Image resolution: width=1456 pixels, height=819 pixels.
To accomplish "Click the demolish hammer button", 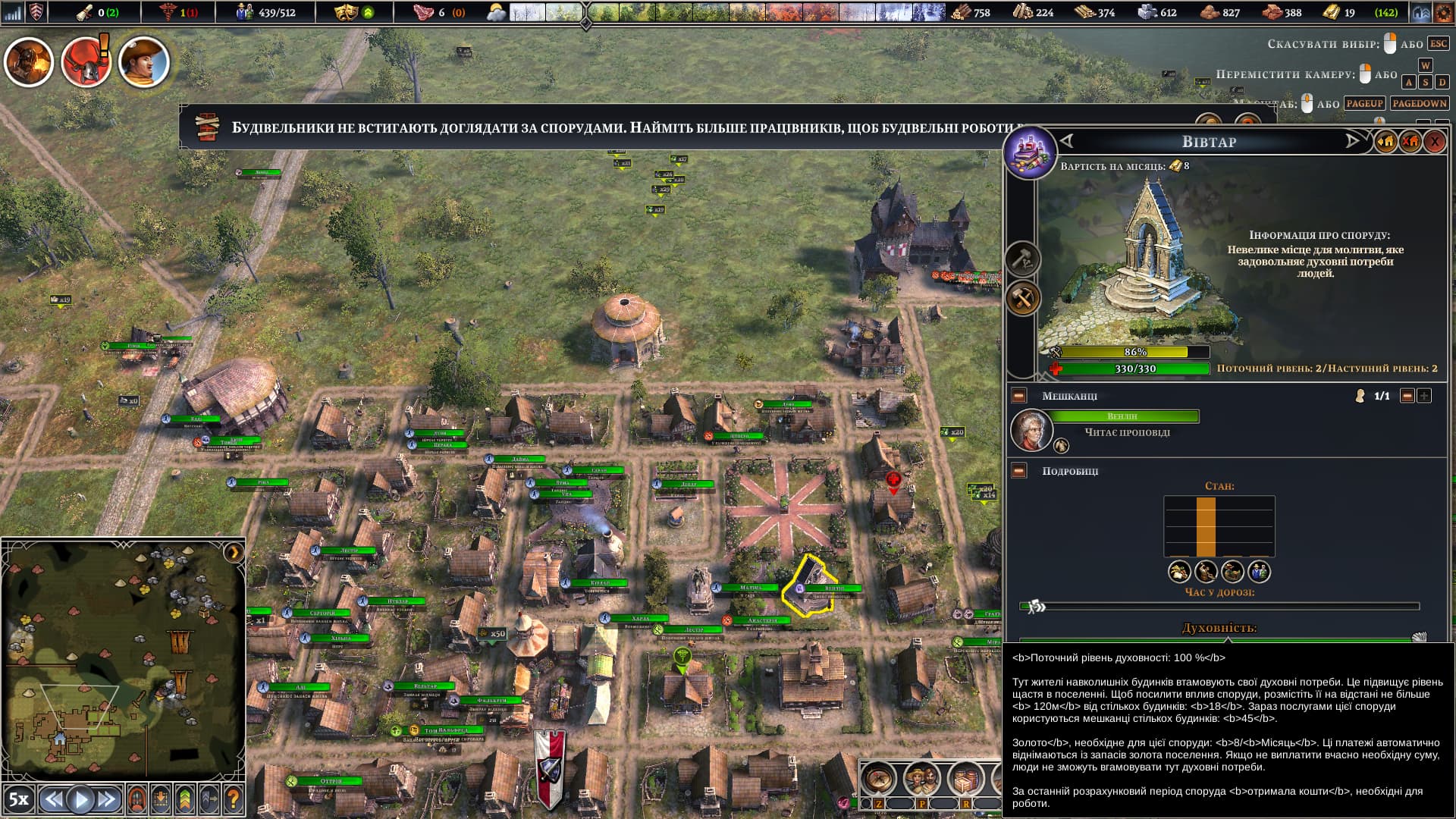I will pos(1022,259).
